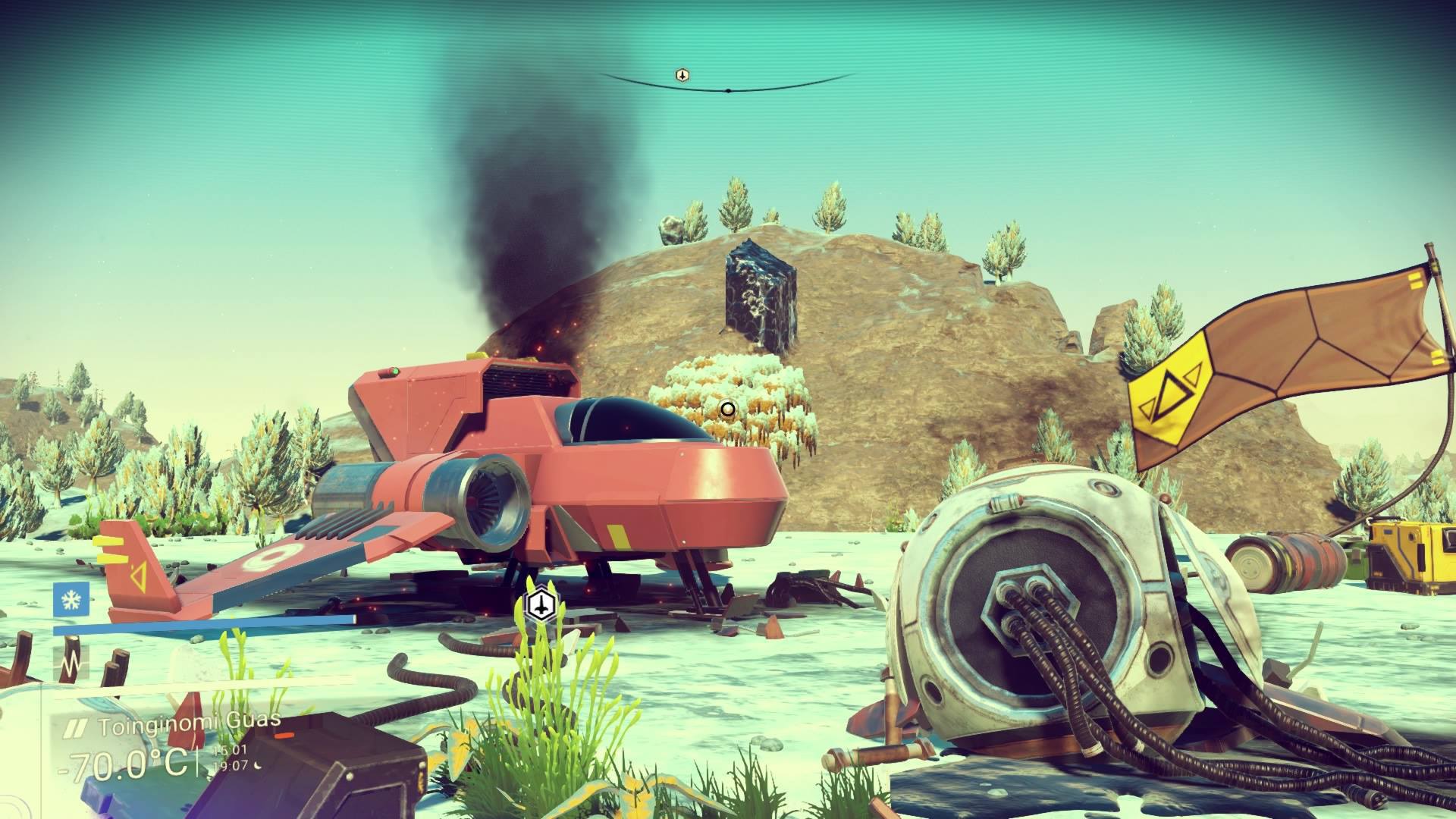Click the diamond marker on the compass line
Viewport: 1456px width, 819px height.
(x=730, y=89)
